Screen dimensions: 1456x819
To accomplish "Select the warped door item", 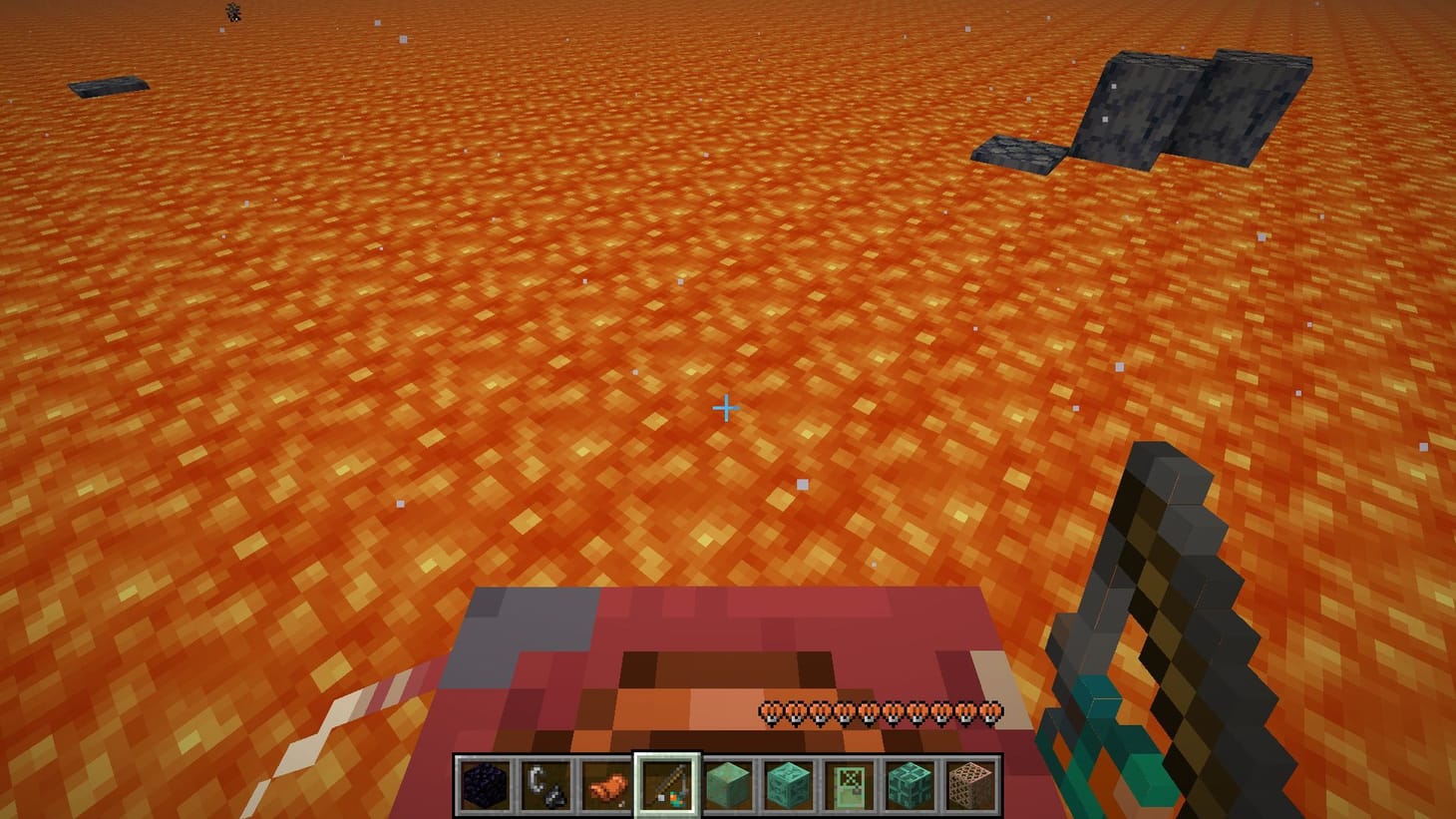I will [x=849, y=783].
